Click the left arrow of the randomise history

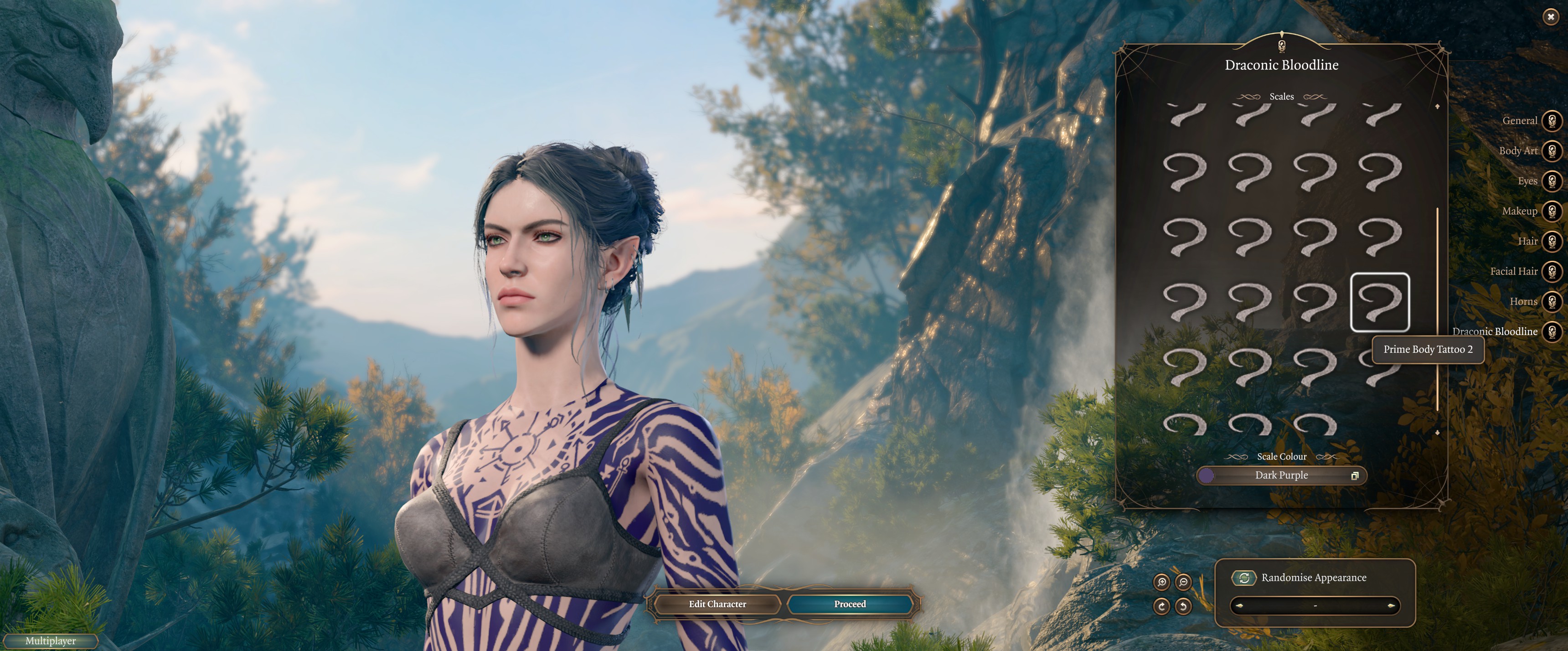(1239, 606)
